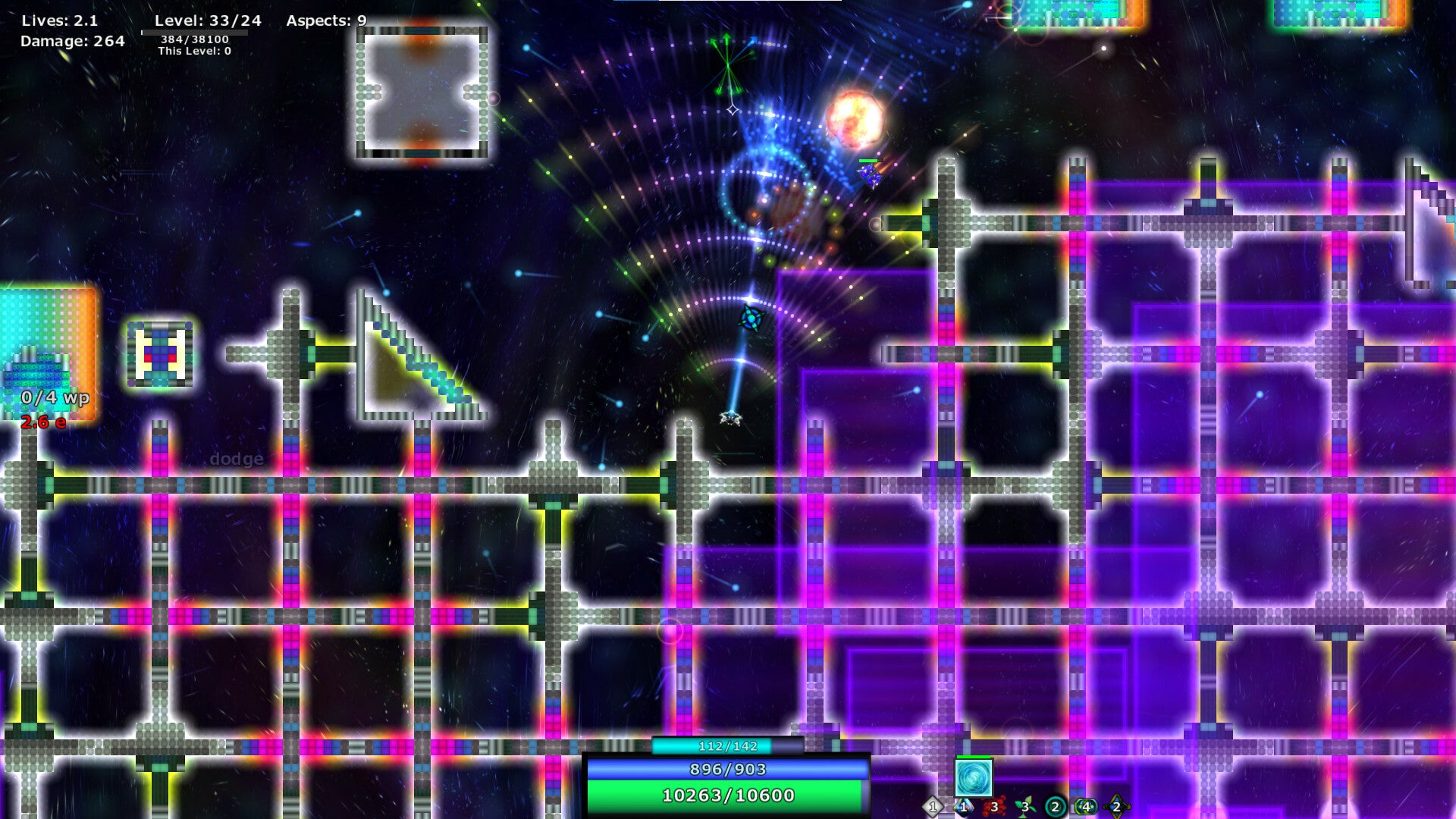Activate the cyan swirl vortex ability

click(x=973, y=778)
